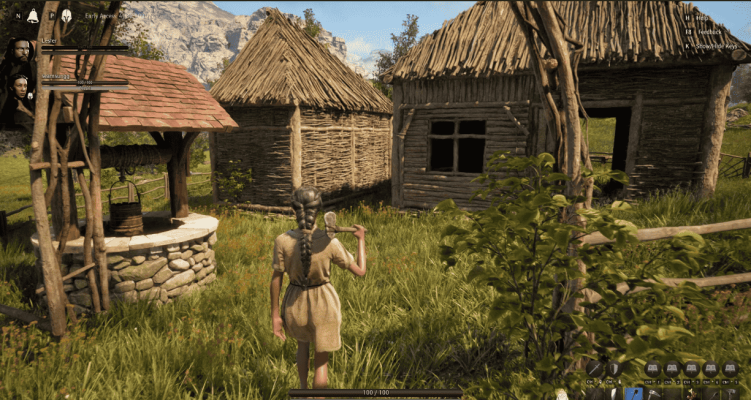Open the bell notifications icon

pos(32,15)
